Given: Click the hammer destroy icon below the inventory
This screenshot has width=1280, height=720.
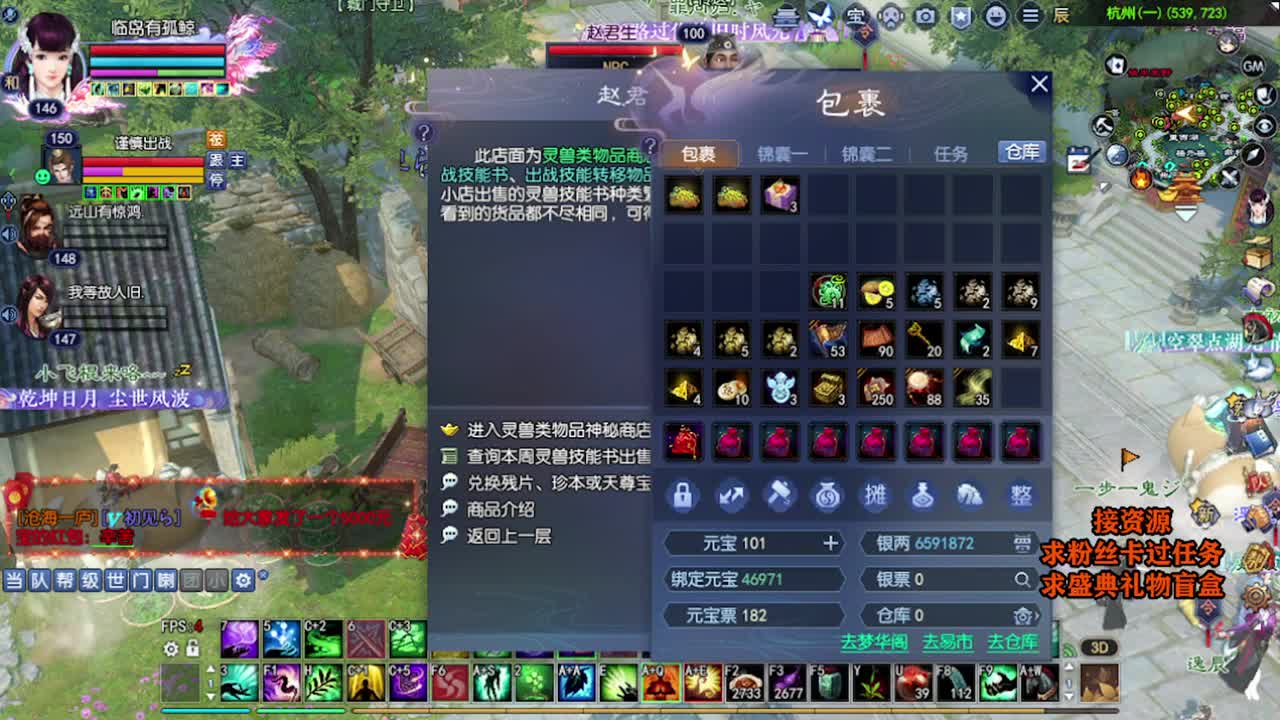Looking at the screenshot, I should click(x=779, y=495).
